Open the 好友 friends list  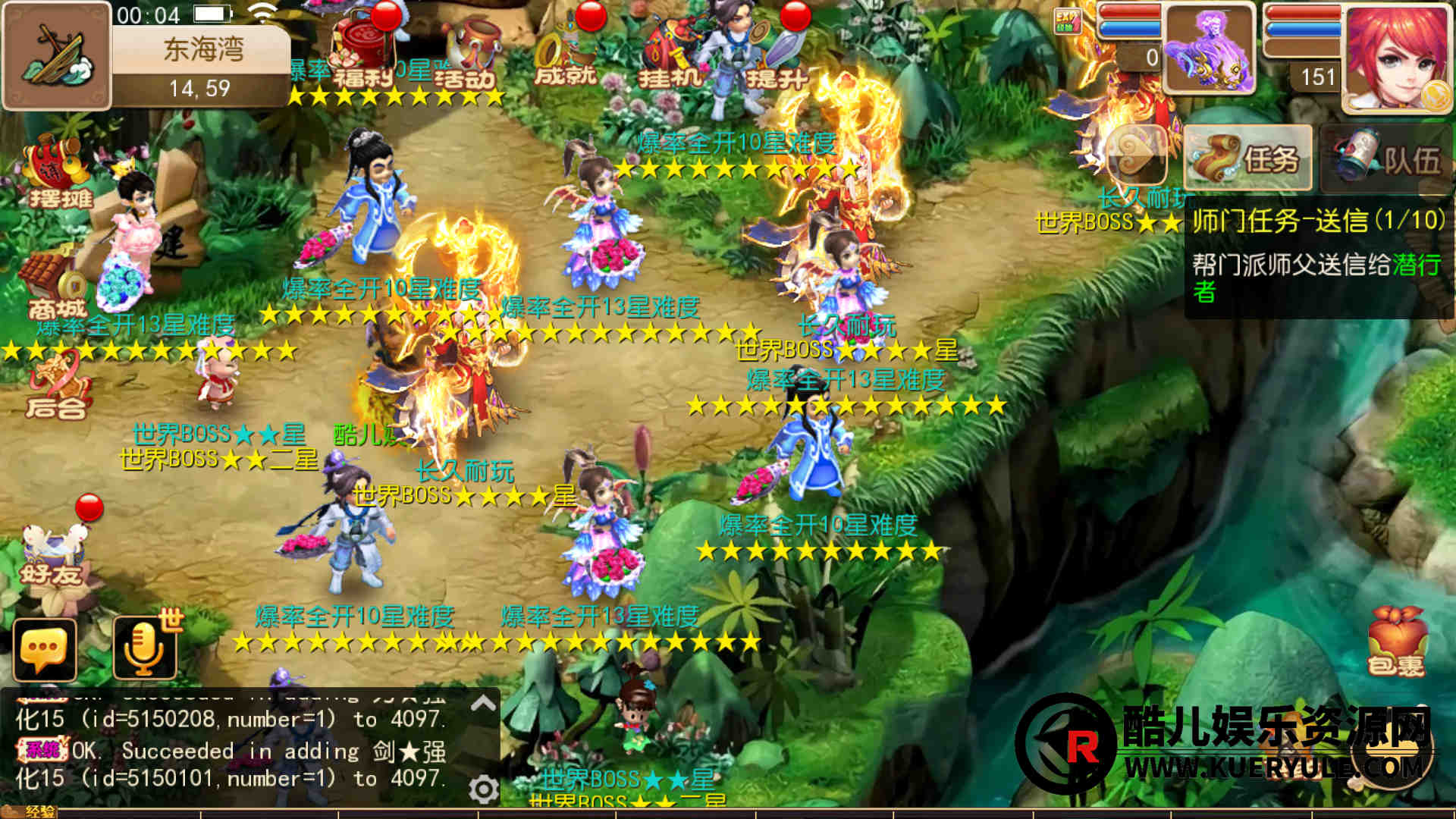pos(52,557)
